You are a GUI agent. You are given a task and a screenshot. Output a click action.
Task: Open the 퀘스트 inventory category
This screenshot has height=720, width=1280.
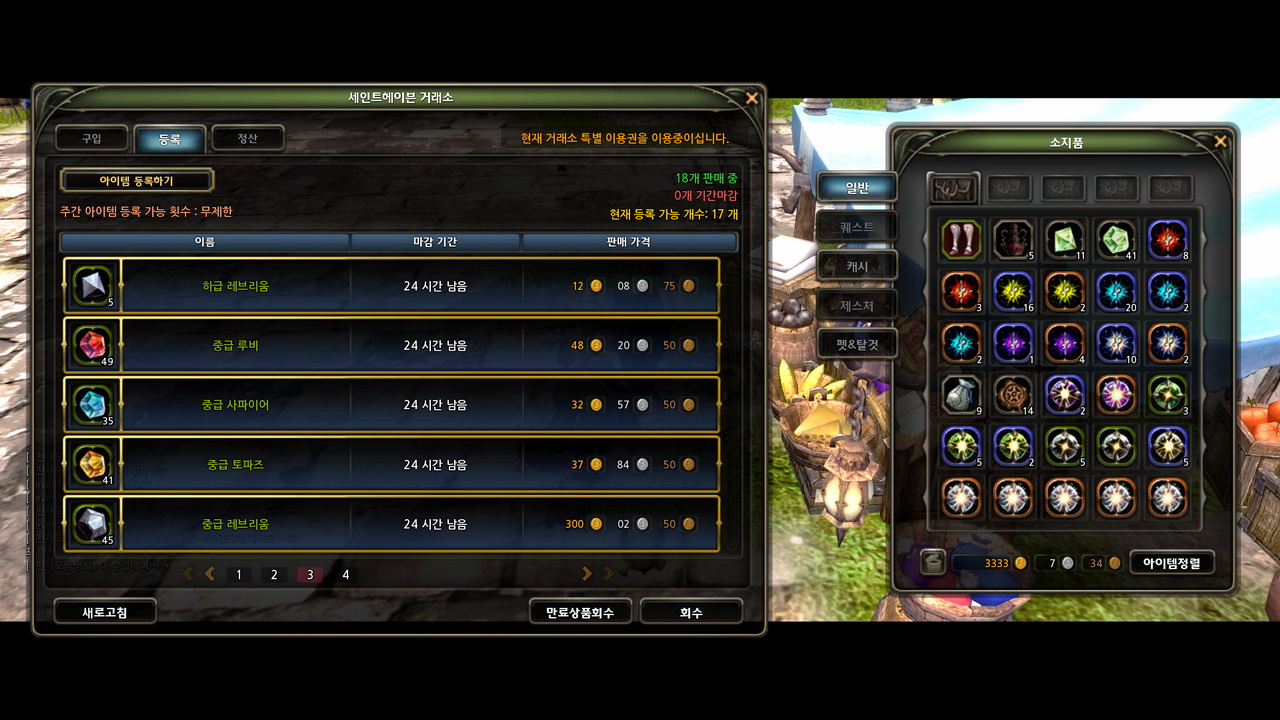click(x=857, y=227)
